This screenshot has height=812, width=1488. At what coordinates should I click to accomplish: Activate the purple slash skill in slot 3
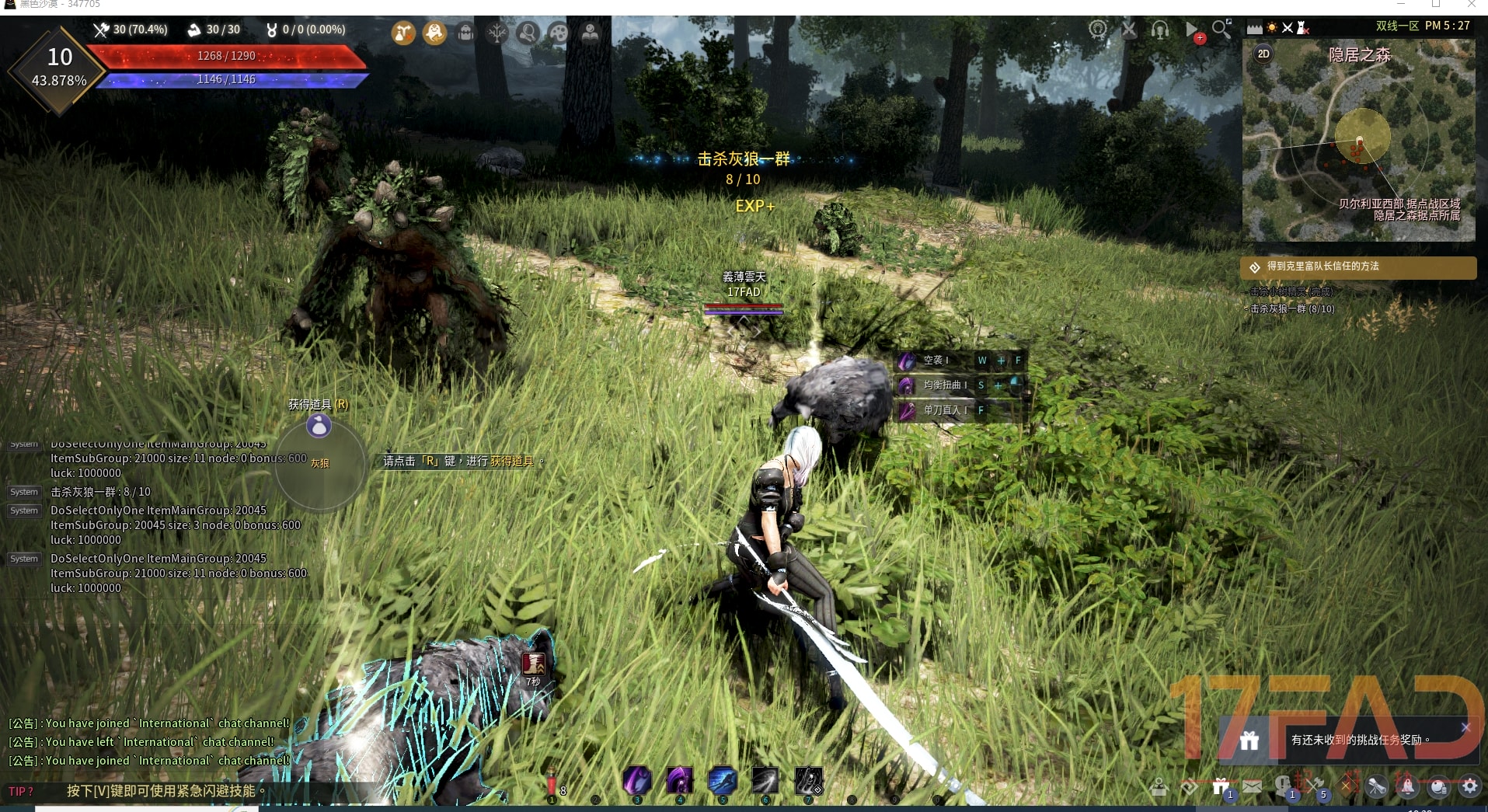637,780
